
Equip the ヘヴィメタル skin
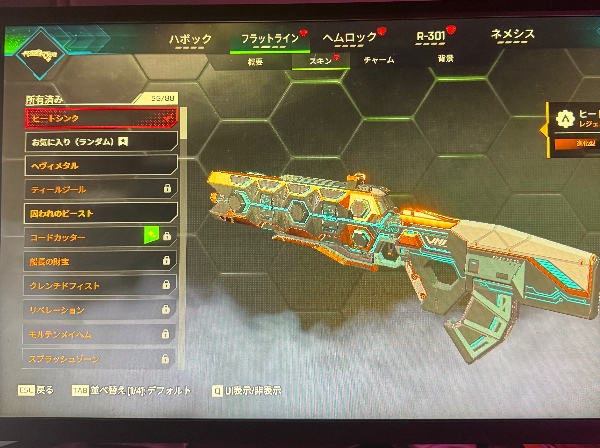pyautogui.click(x=101, y=165)
